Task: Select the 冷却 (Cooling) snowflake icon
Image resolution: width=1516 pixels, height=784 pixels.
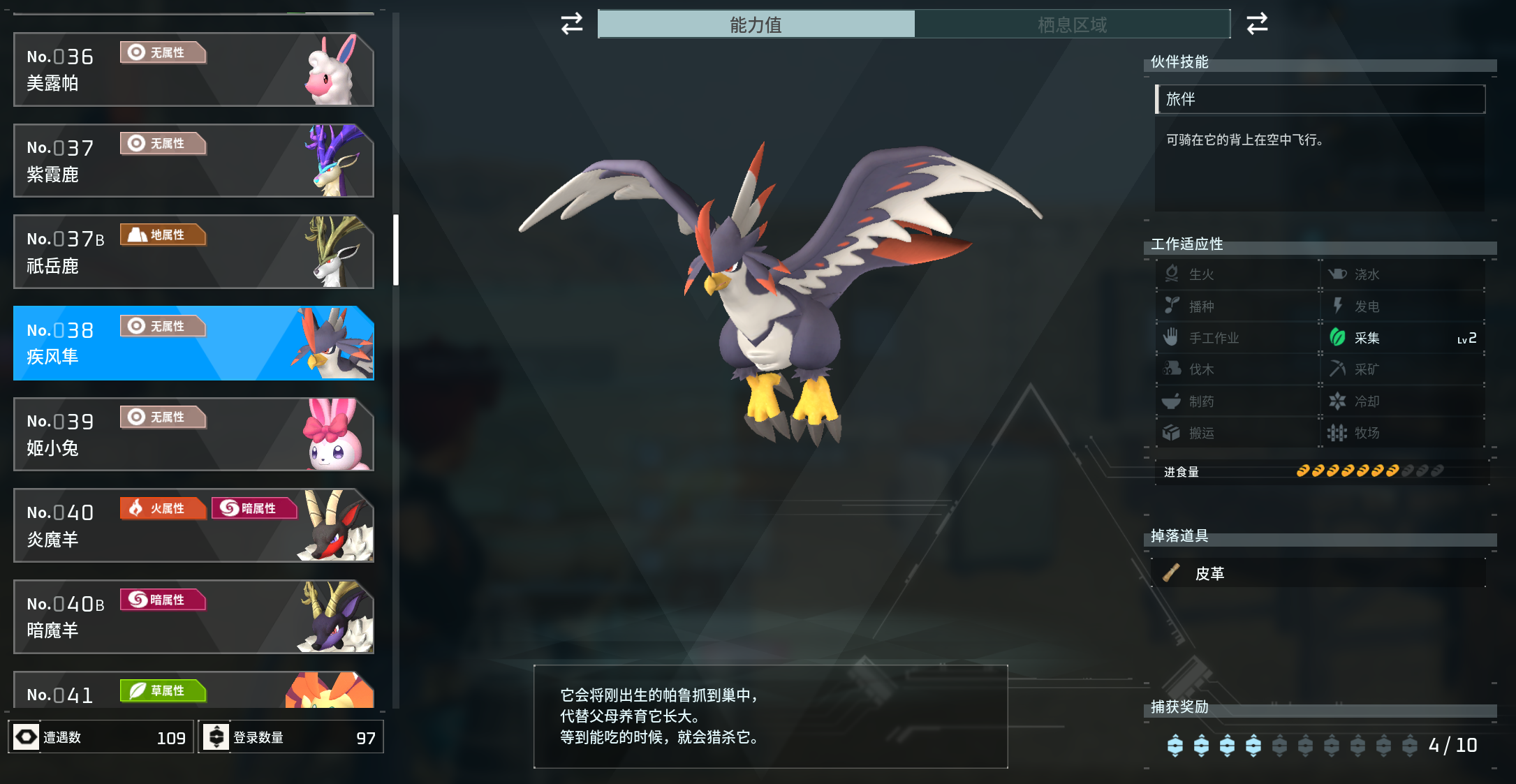Action: pyautogui.click(x=1337, y=401)
